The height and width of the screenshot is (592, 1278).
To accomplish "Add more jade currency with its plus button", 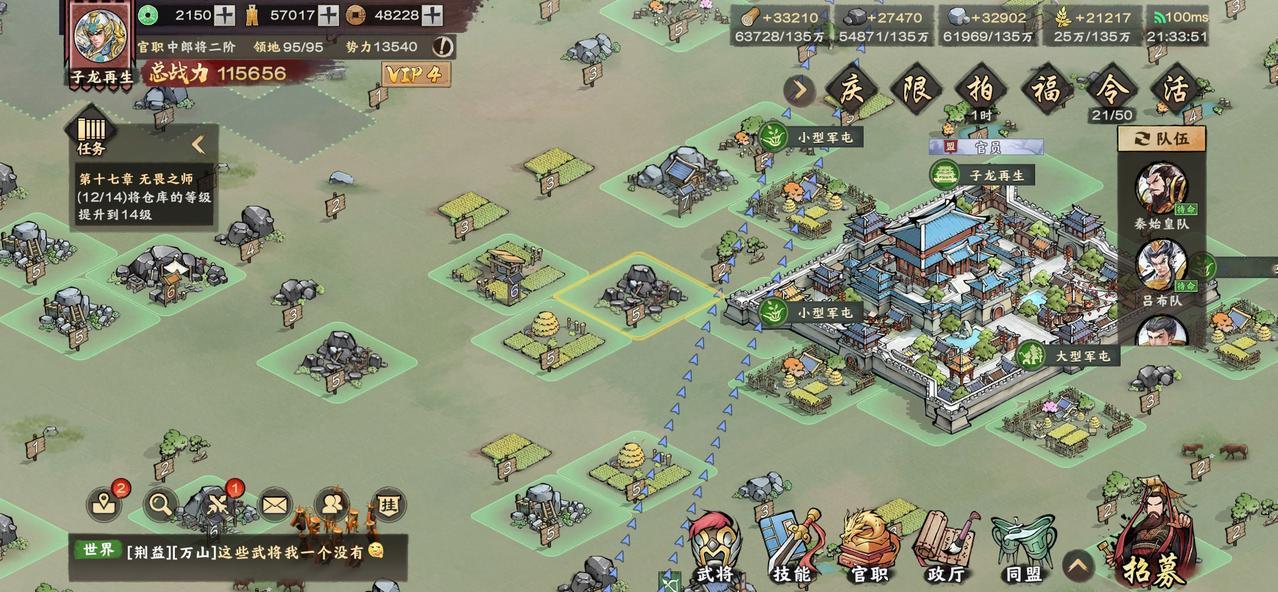I will point(225,15).
